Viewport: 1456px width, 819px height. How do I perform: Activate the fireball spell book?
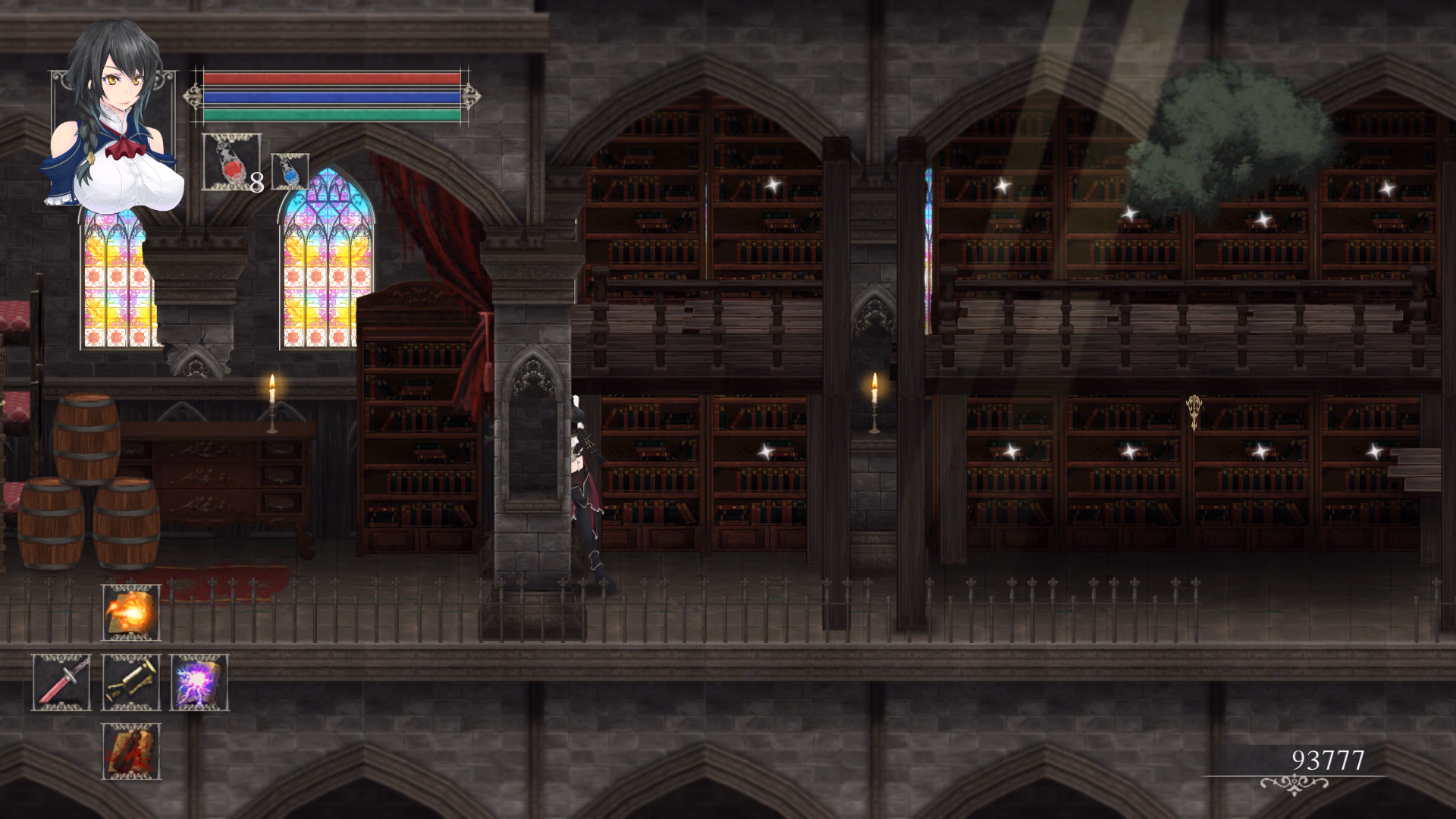coord(131,613)
